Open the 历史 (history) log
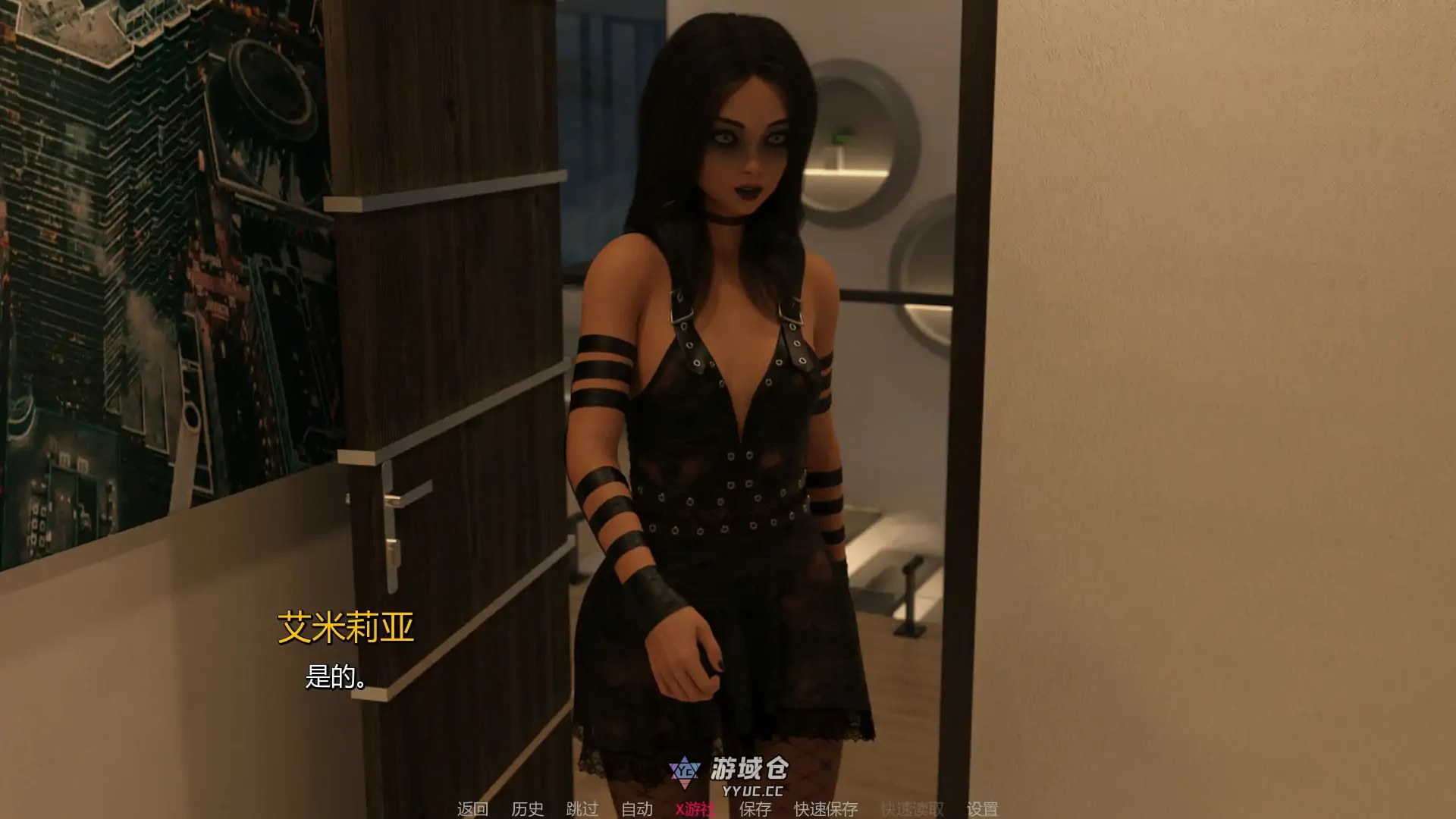Viewport: 1456px width, 819px height. [x=527, y=809]
